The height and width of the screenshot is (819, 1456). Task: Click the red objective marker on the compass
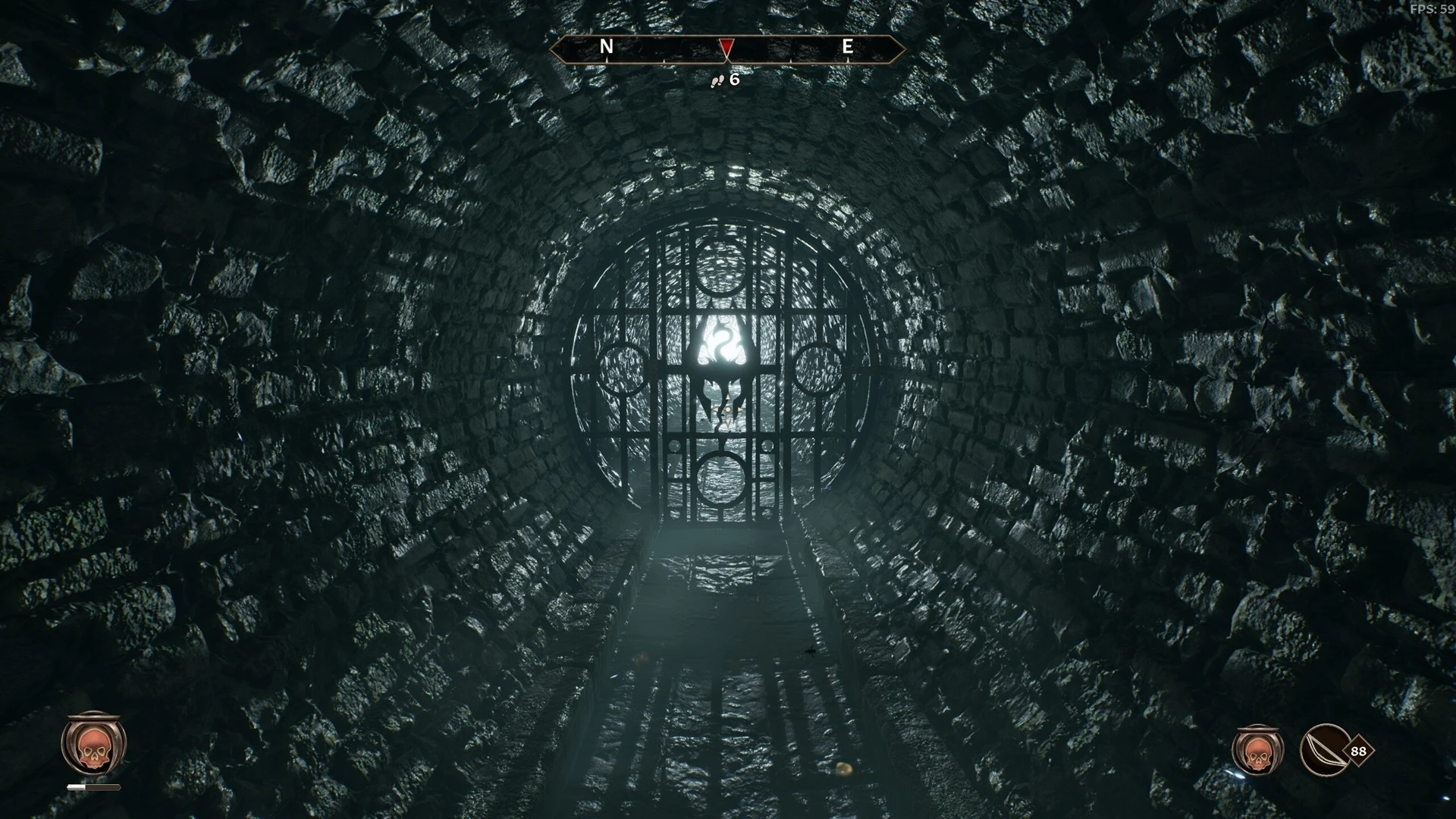(726, 48)
